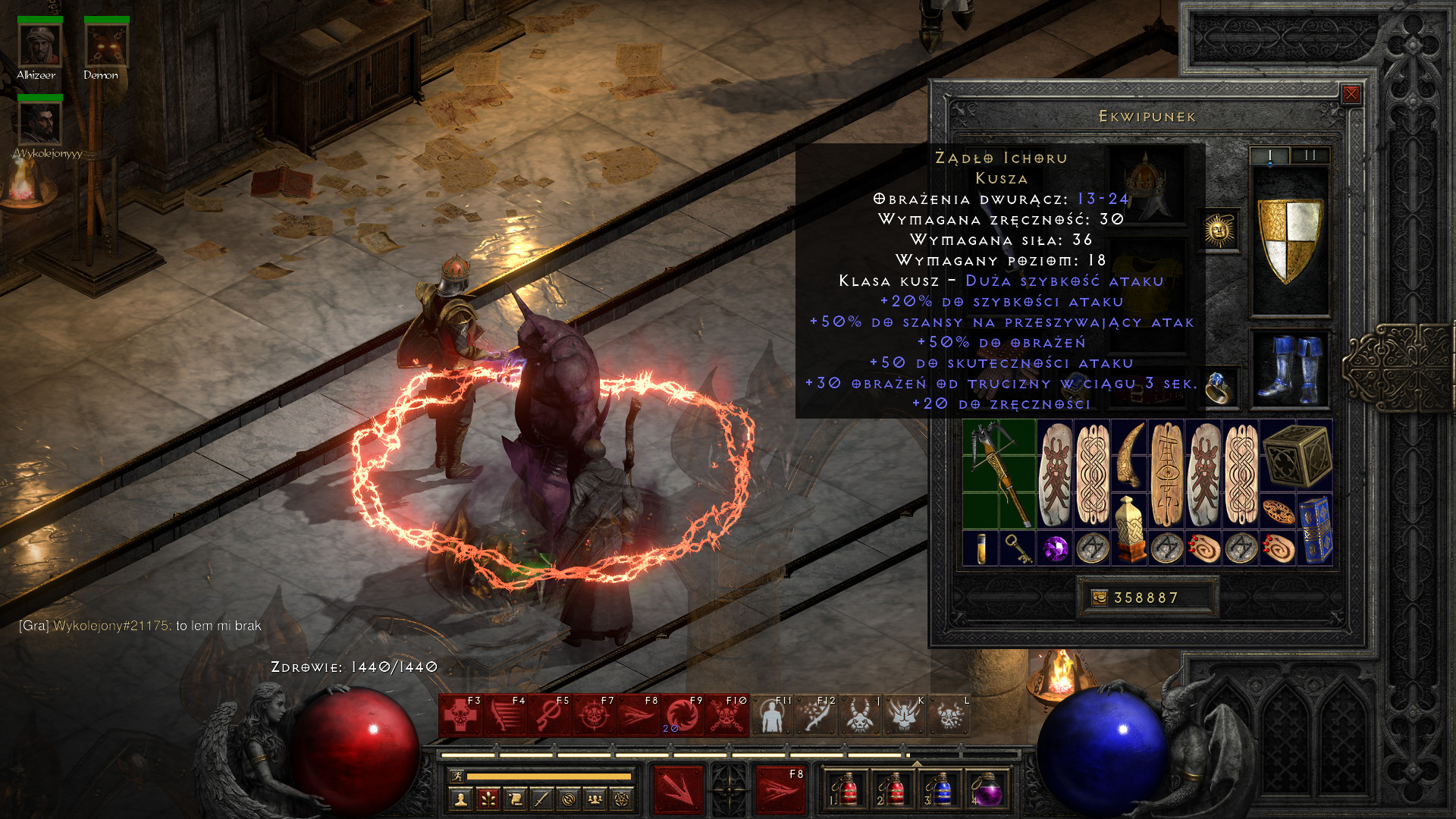Image resolution: width=1456 pixels, height=819 pixels.
Task: Pick up the purple amethyst gem
Action: point(1055,548)
